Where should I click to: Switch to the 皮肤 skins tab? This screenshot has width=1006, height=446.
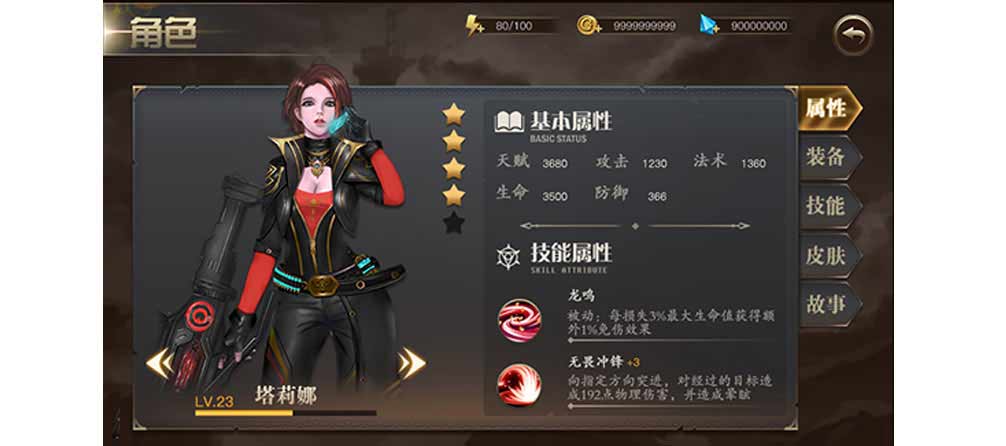[x=826, y=255]
